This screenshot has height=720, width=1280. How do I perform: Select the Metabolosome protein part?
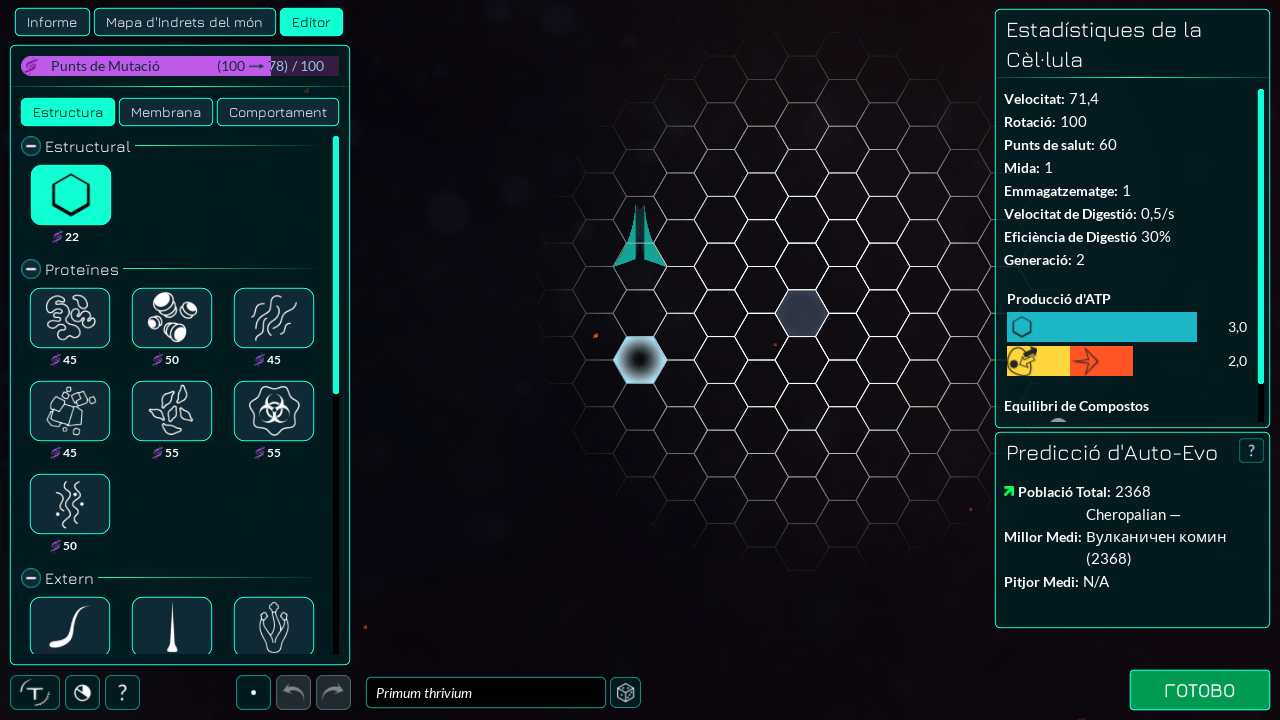pos(70,318)
